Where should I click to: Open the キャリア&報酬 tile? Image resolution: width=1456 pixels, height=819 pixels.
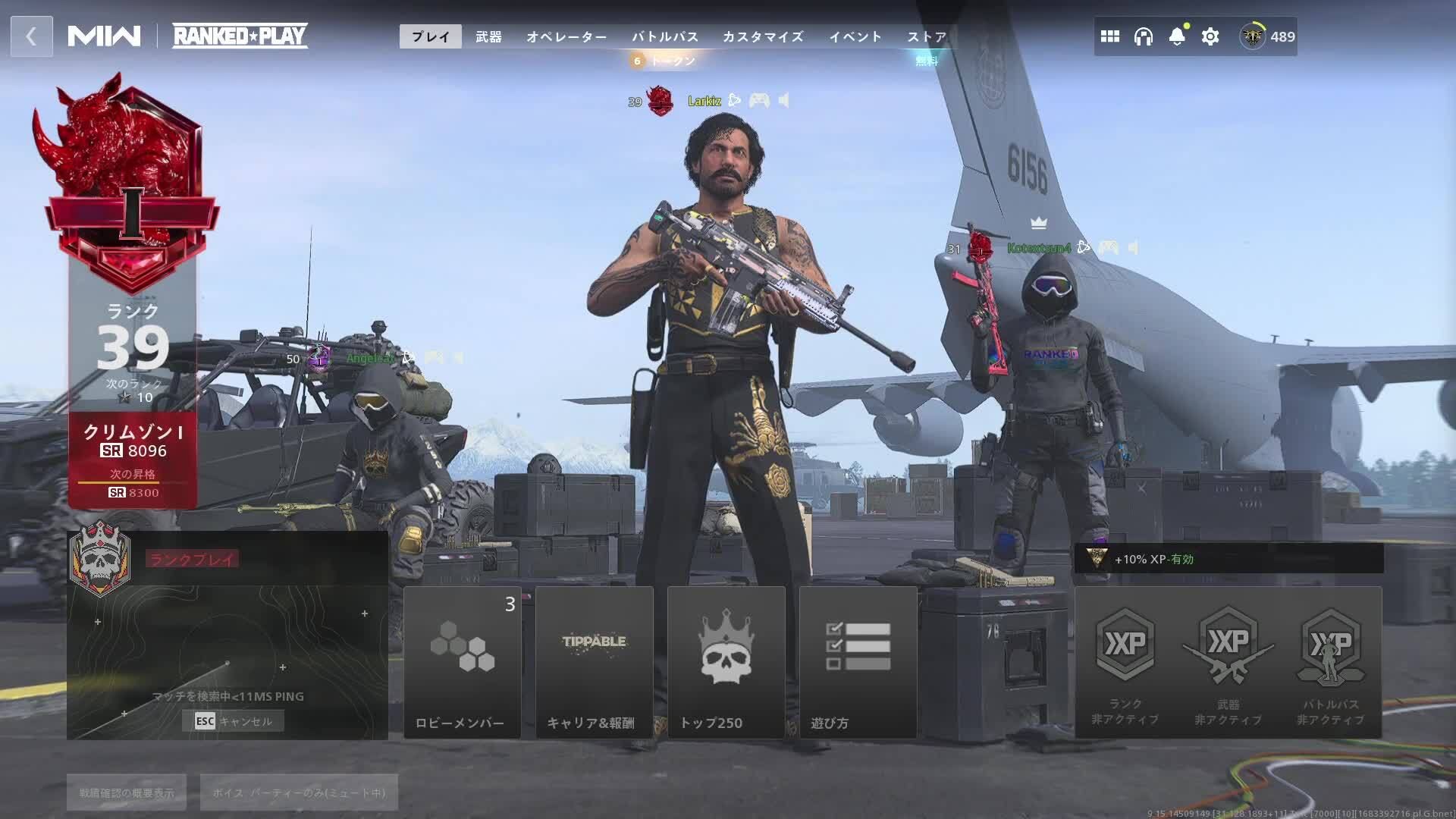(595, 662)
